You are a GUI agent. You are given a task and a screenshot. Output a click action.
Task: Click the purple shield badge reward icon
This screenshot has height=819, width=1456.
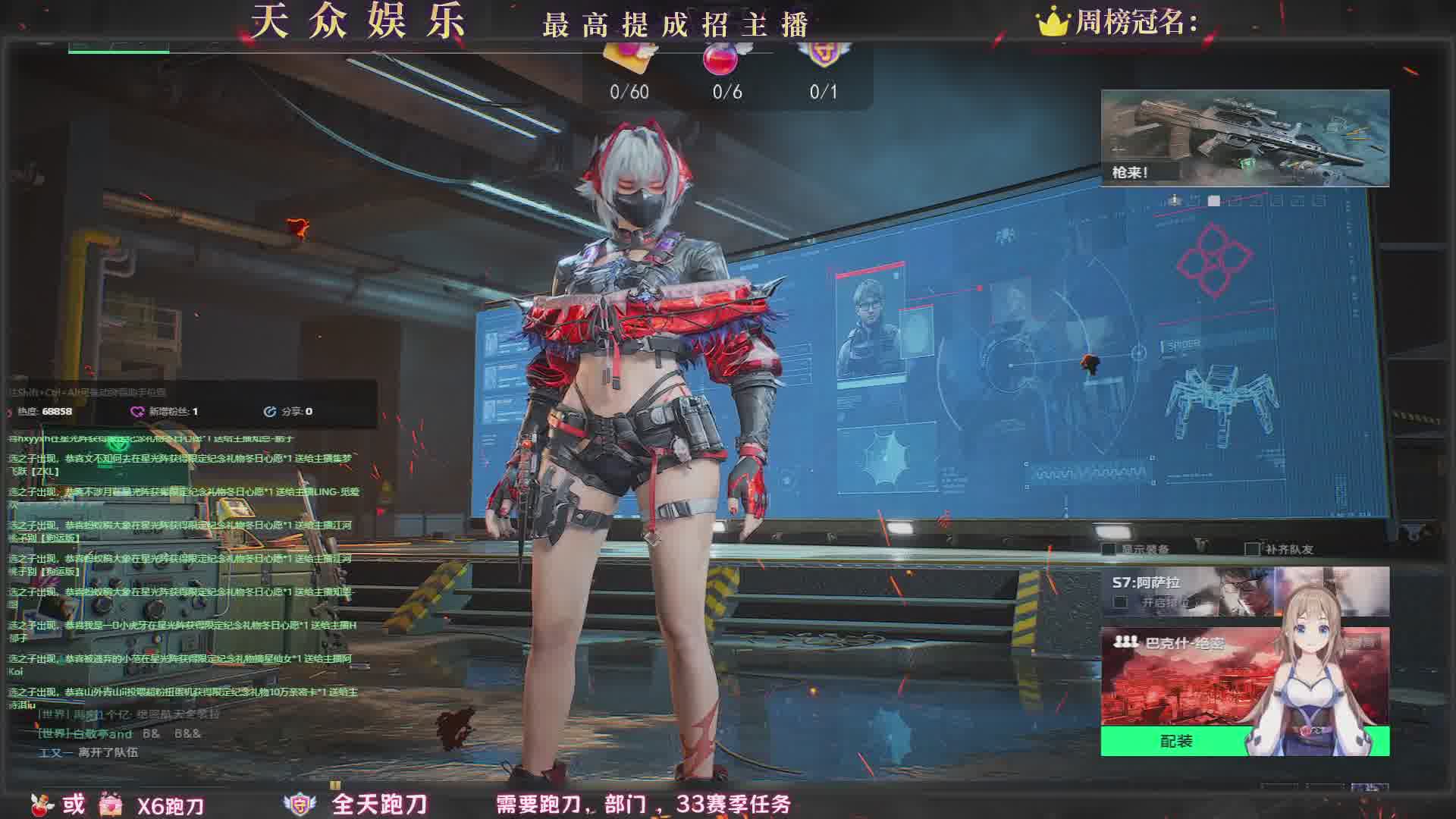point(822,55)
